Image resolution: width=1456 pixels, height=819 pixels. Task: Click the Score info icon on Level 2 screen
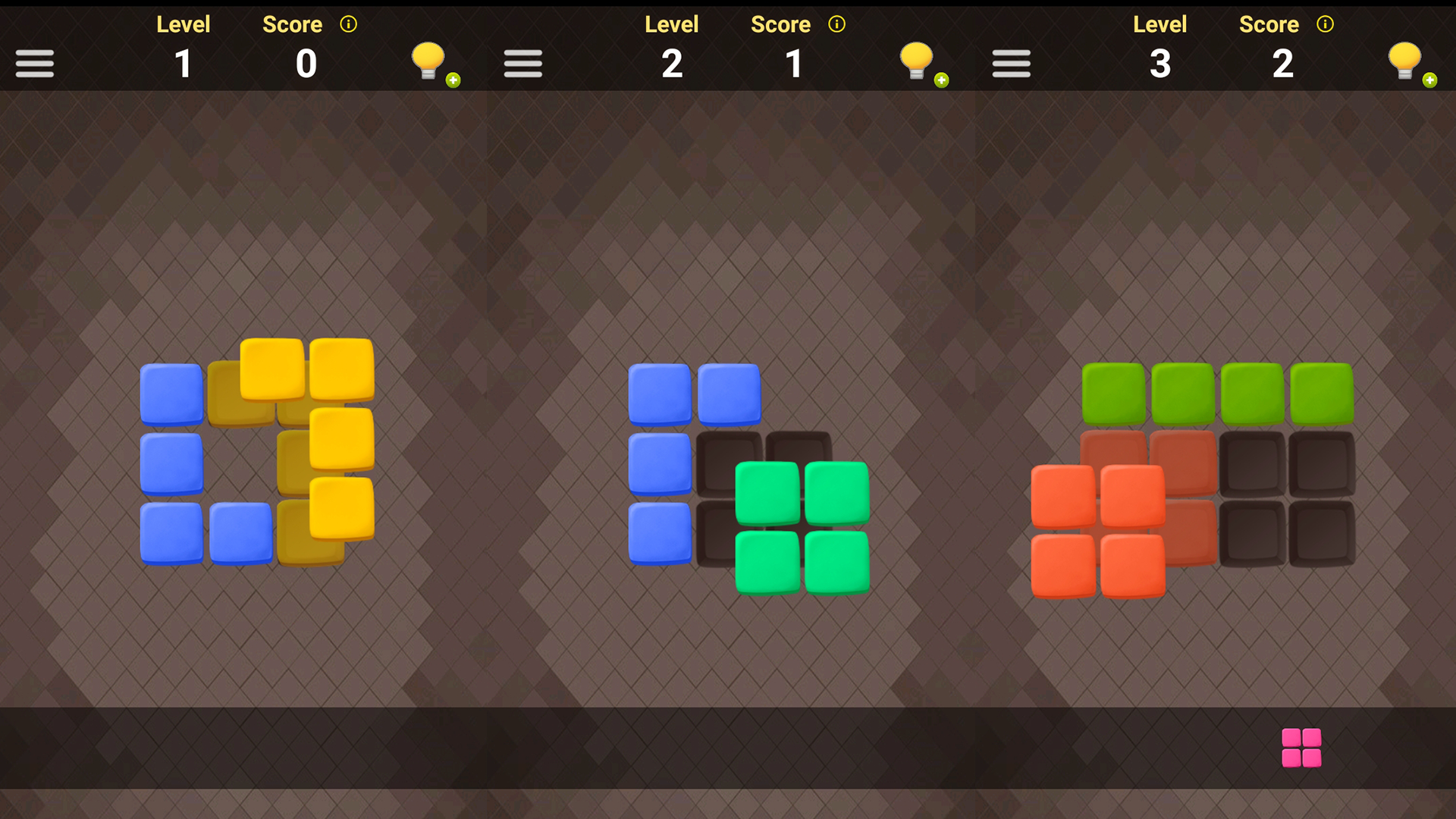[x=837, y=24]
